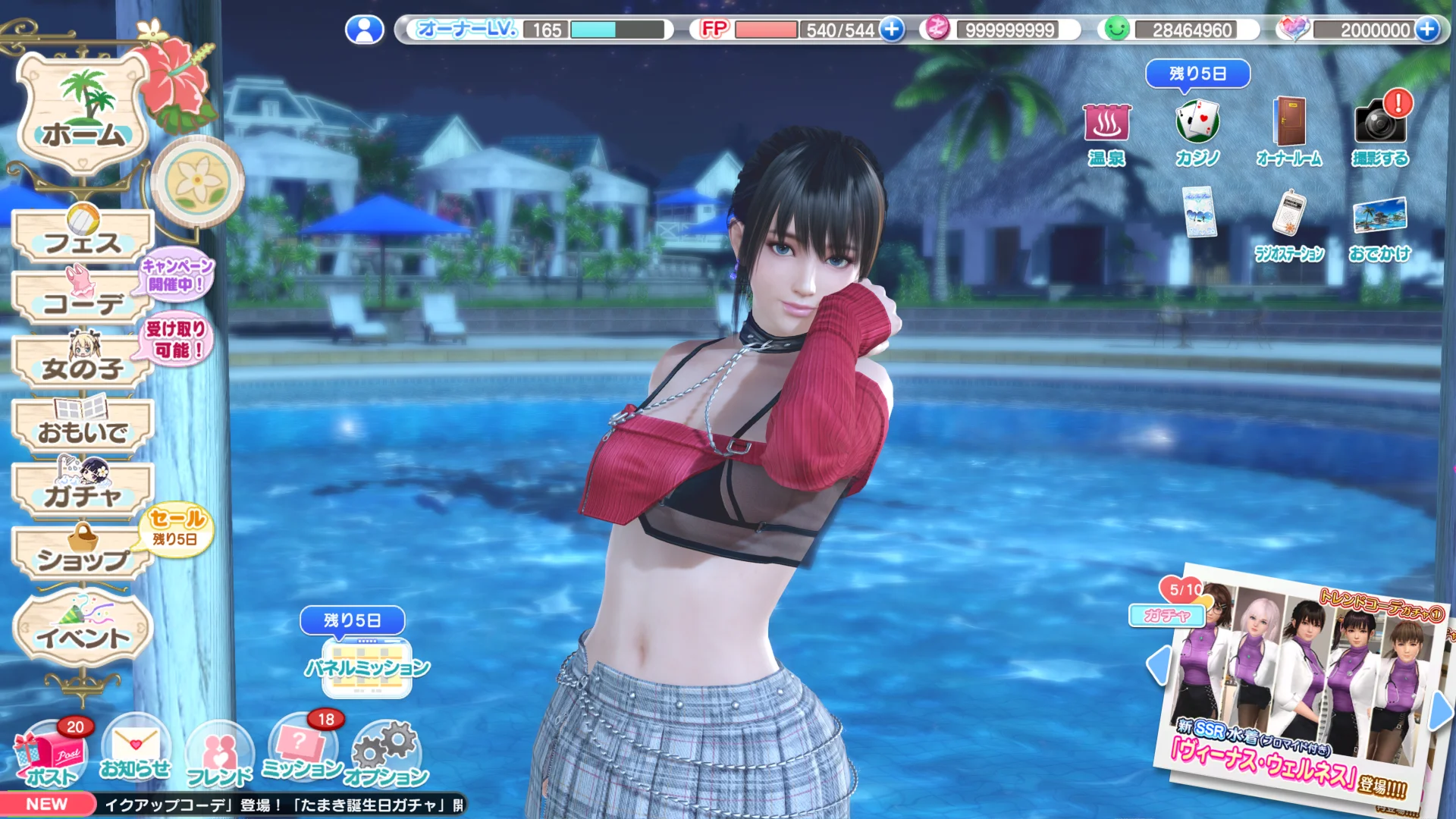Open the パネルミッション panel

(367, 667)
